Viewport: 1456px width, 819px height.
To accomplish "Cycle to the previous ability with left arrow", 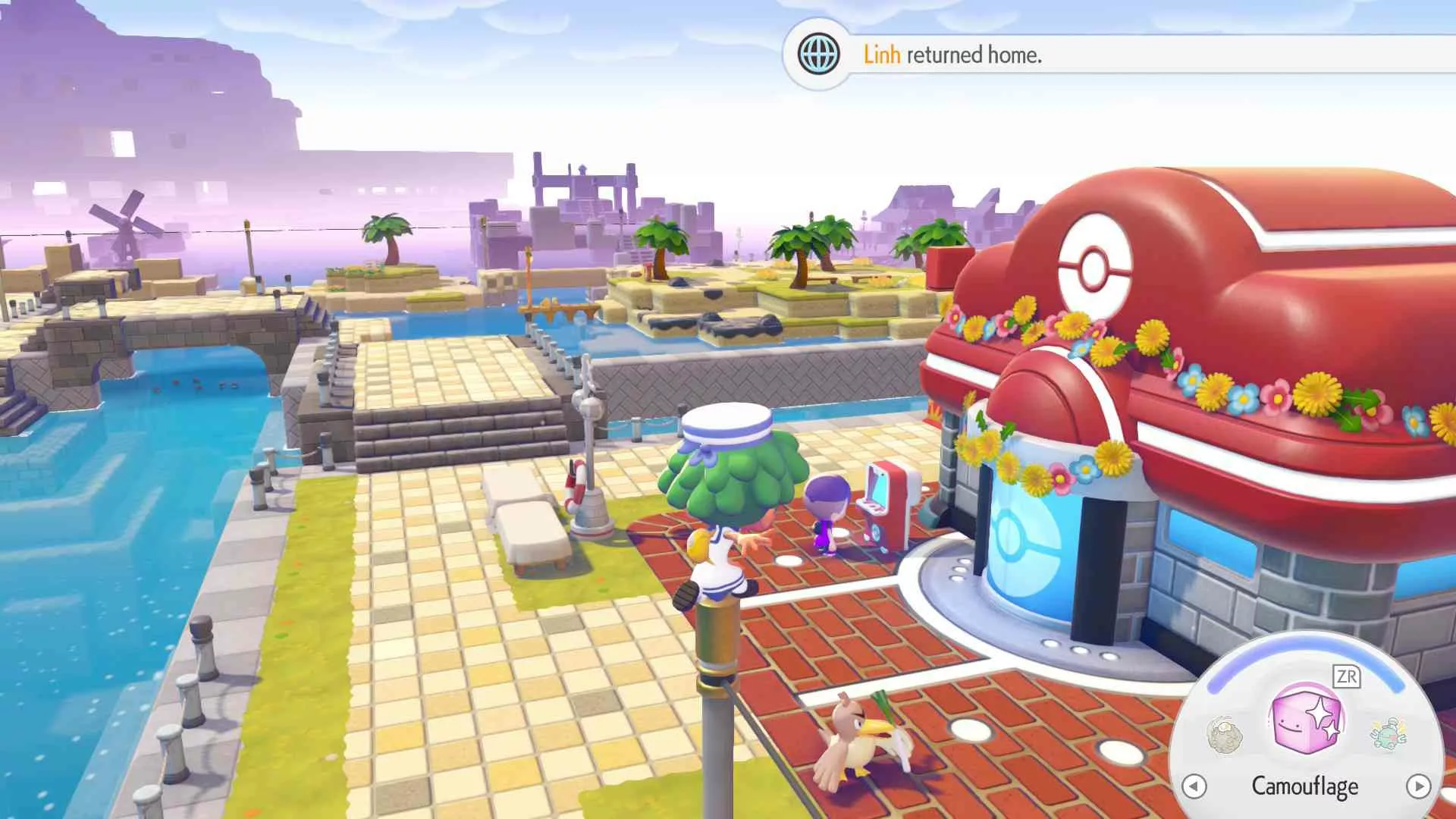I will tap(1194, 786).
